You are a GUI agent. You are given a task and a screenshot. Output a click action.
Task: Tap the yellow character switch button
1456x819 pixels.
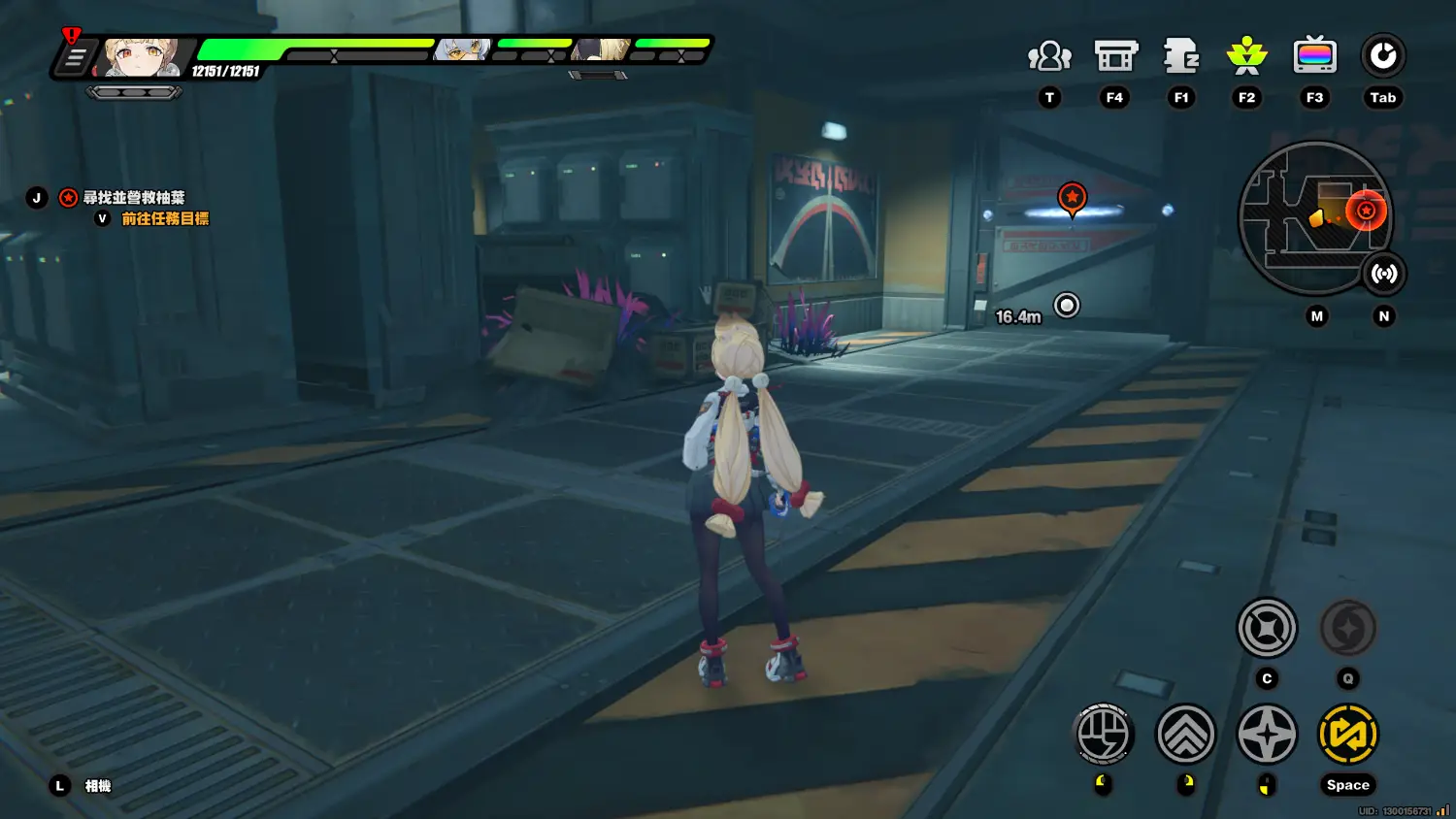(x=1347, y=735)
